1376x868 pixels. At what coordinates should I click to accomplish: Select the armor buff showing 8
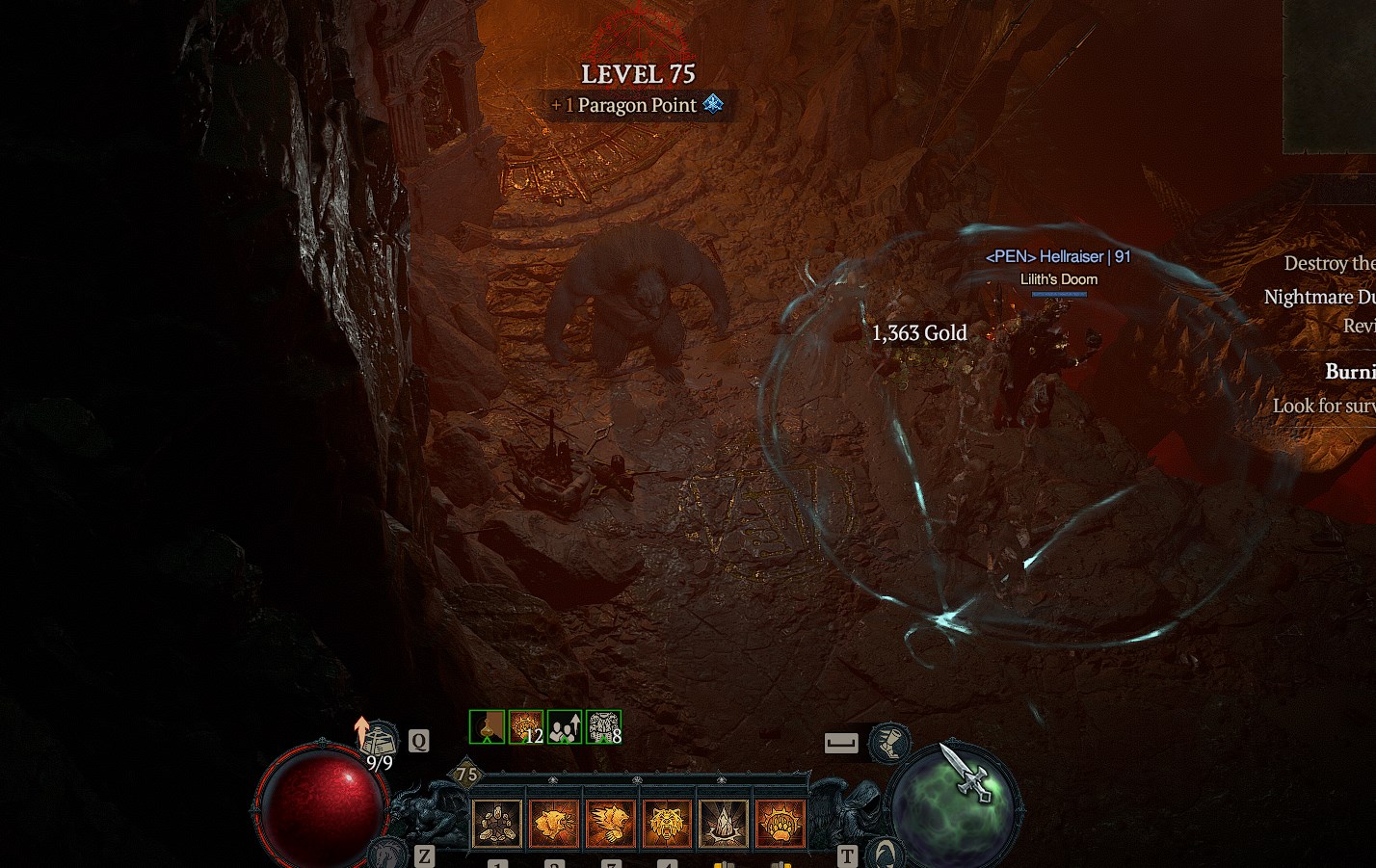[x=603, y=726]
